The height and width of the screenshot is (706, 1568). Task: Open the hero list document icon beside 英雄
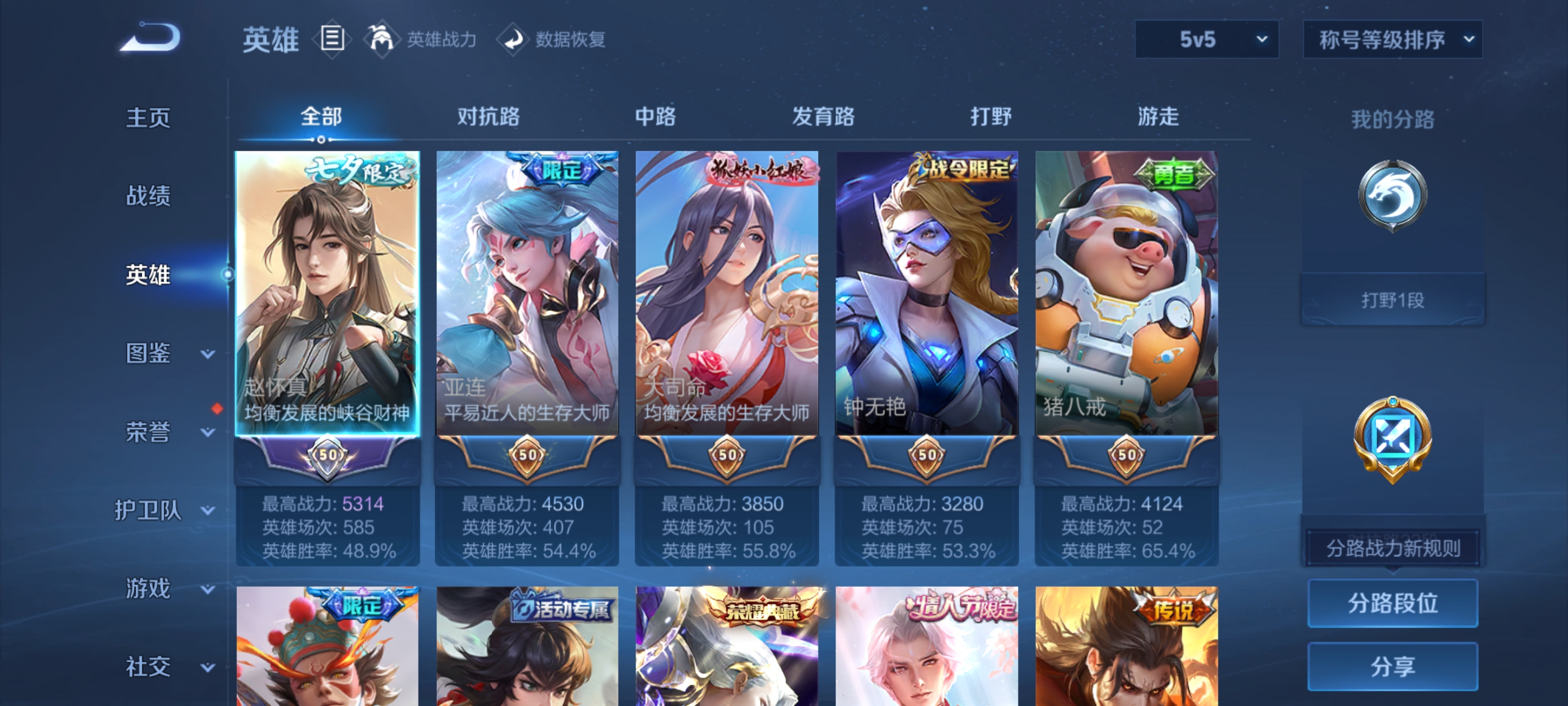coord(332,38)
